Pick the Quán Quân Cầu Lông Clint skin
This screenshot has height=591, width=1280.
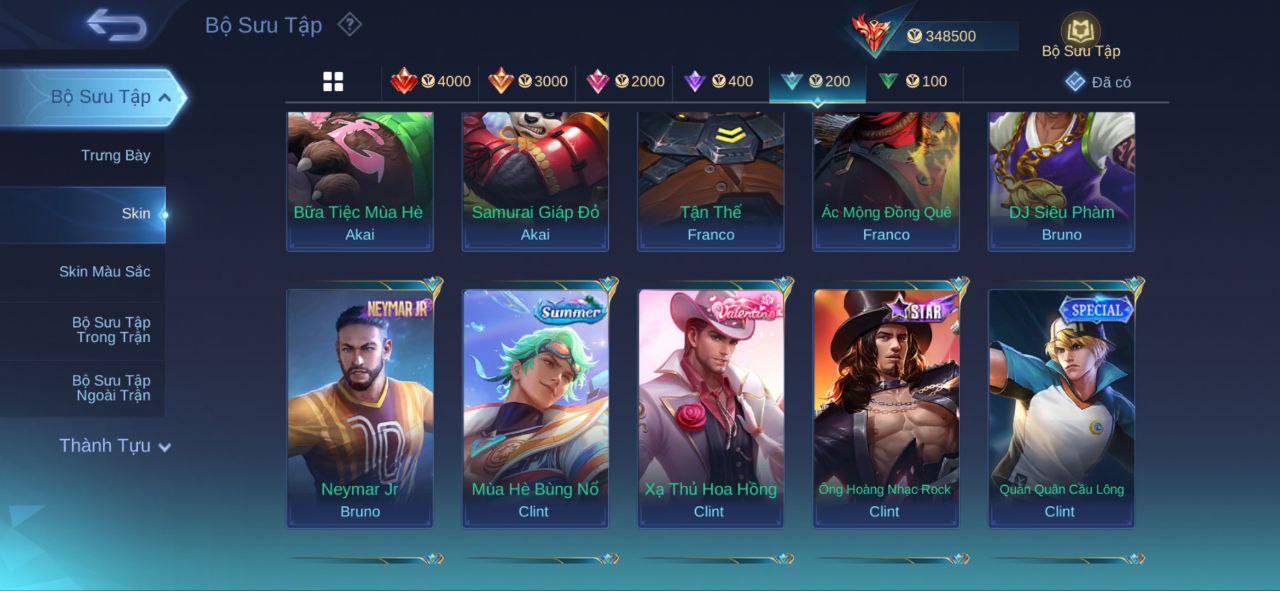tap(1061, 408)
